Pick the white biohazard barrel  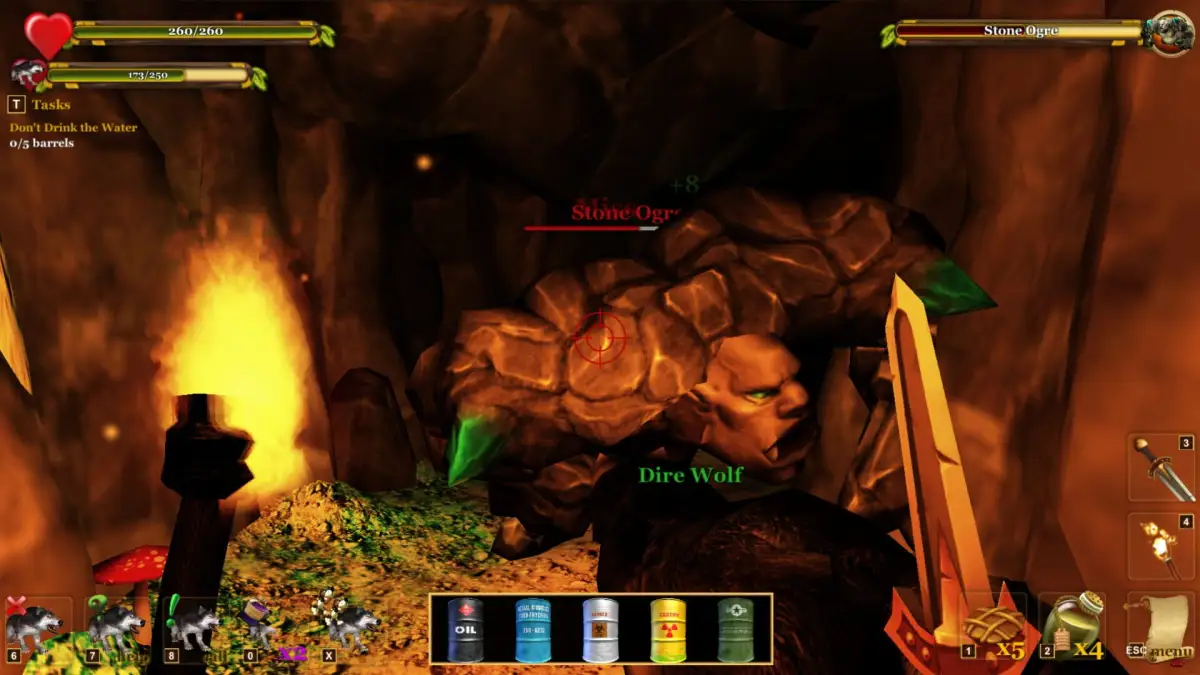click(600, 630)
